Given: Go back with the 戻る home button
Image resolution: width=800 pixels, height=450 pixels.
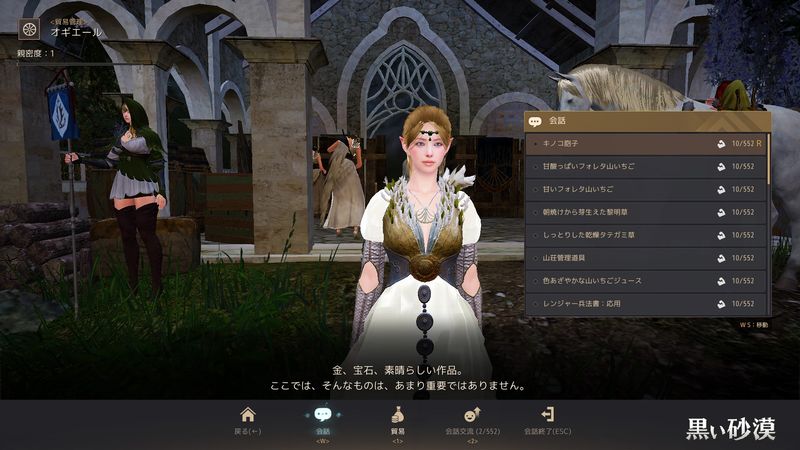Looking at the screenshot, I should tap(248, 418).
